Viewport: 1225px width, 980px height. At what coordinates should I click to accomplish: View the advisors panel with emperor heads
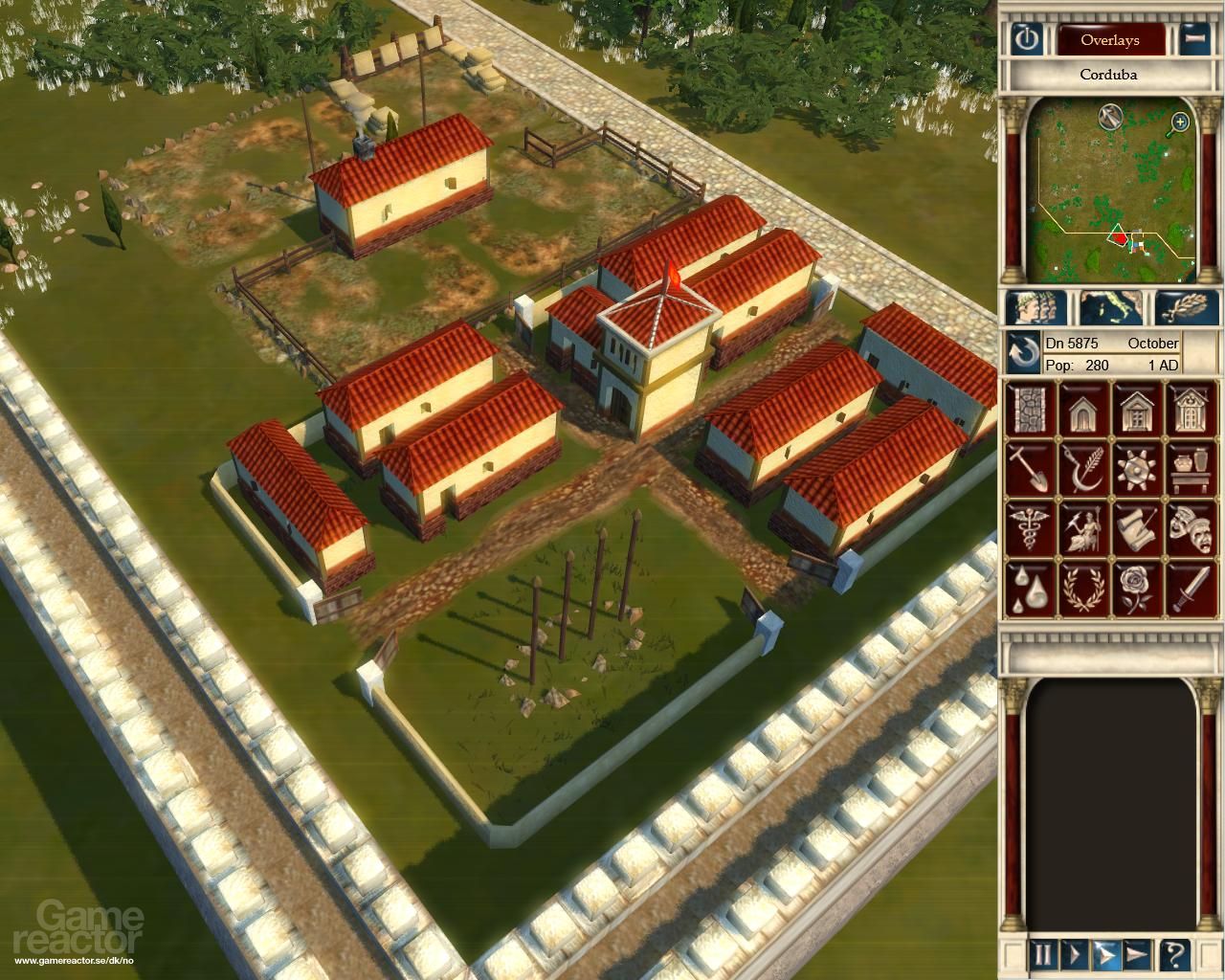[1036, 304]
